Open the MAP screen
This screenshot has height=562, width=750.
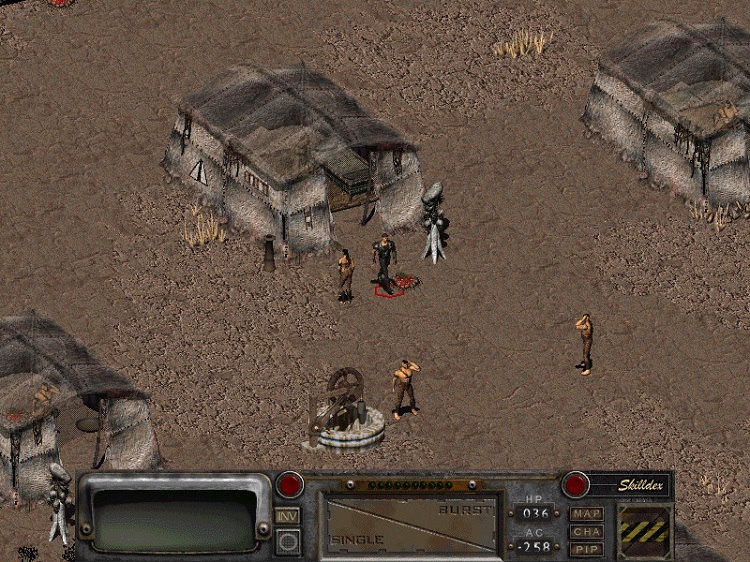tap(587, 514)
